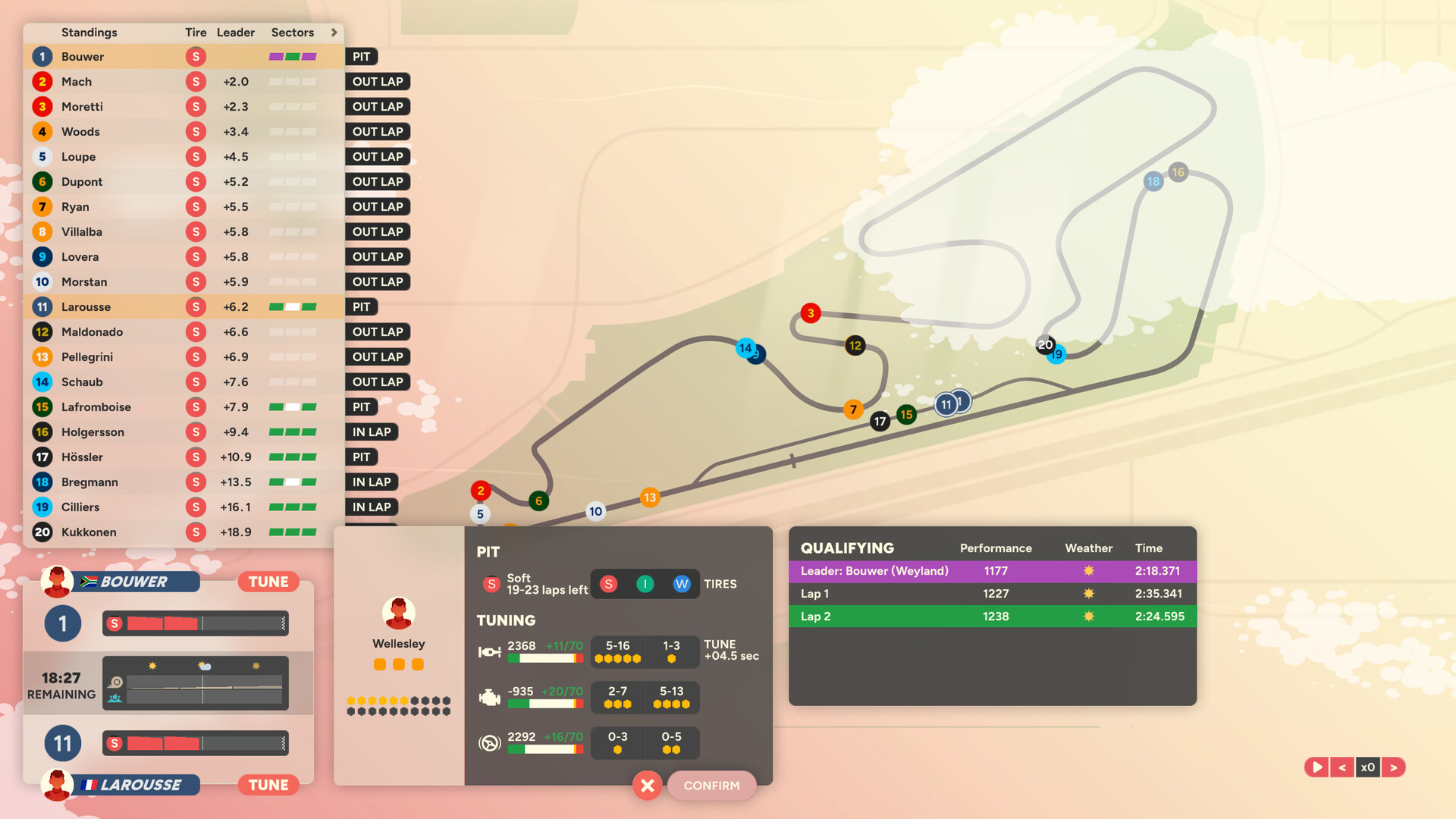Select Soft tires in the pit menu
The height and width of the screenshot is (819, 1456).
coord(608,584)
